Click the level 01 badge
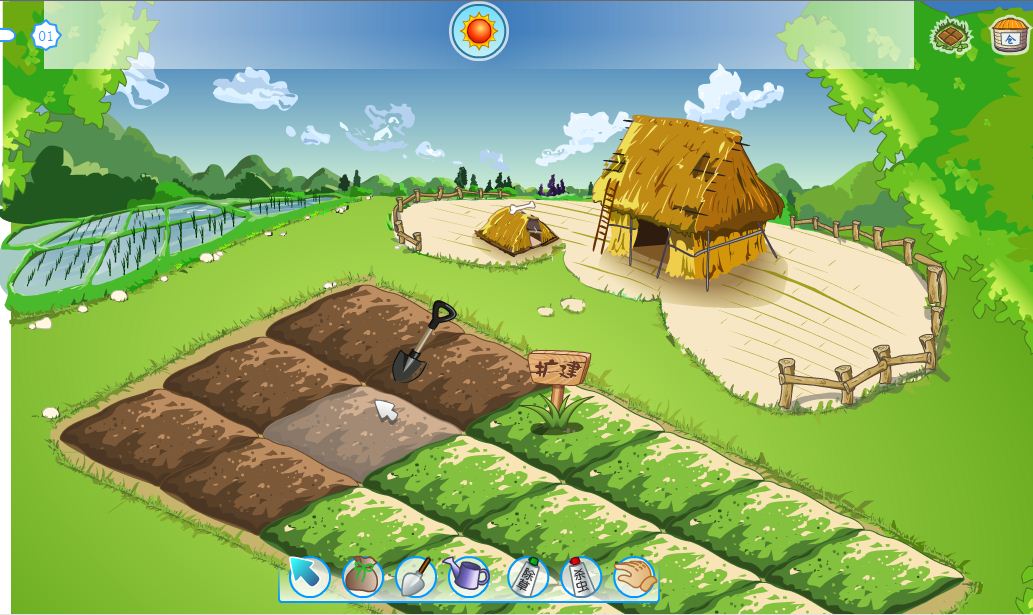This screenshot has width=1033, height=615. pyautogui.click(x=46, y=36)
